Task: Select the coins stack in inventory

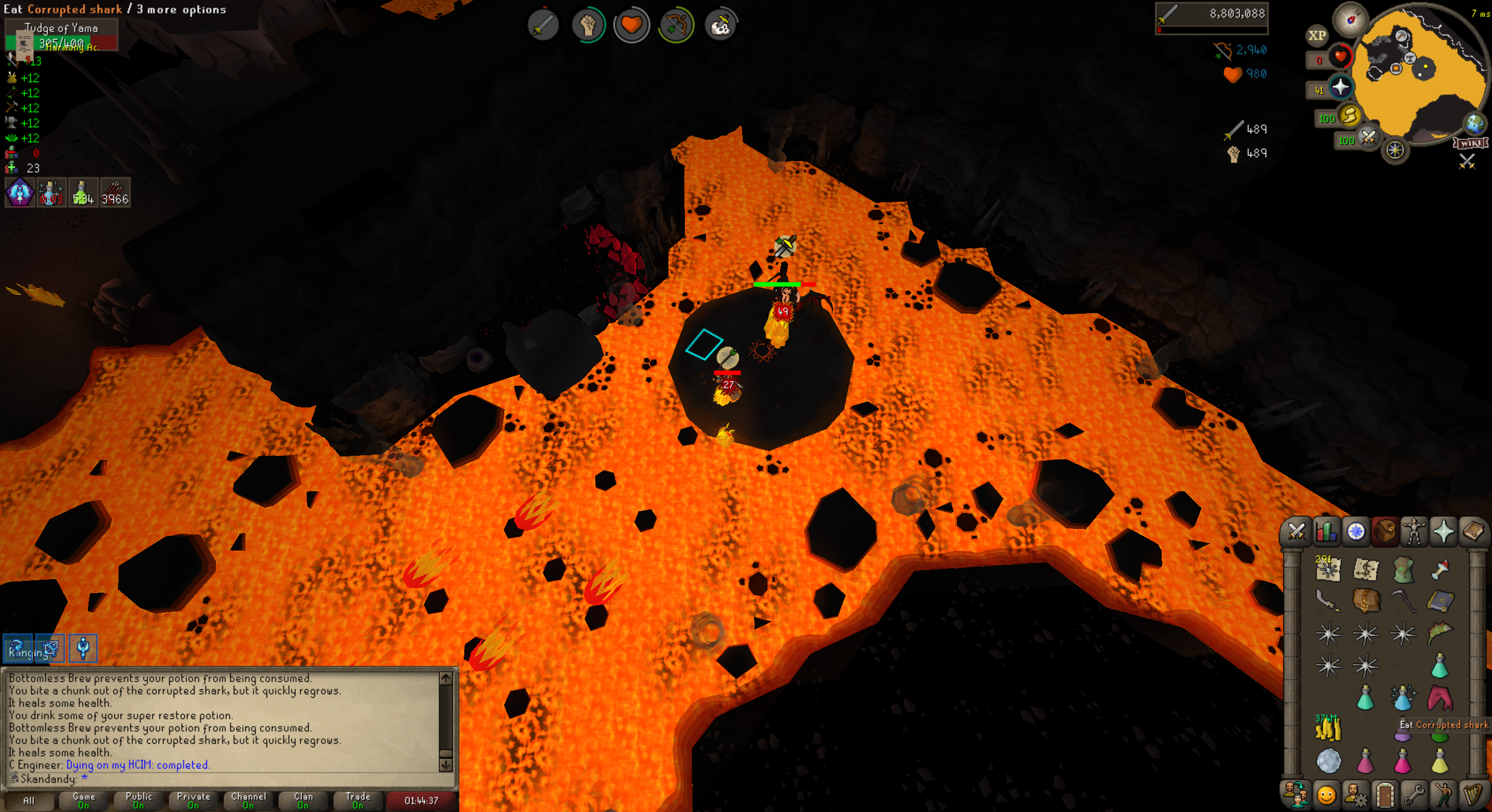Action: pos(1328,729)
